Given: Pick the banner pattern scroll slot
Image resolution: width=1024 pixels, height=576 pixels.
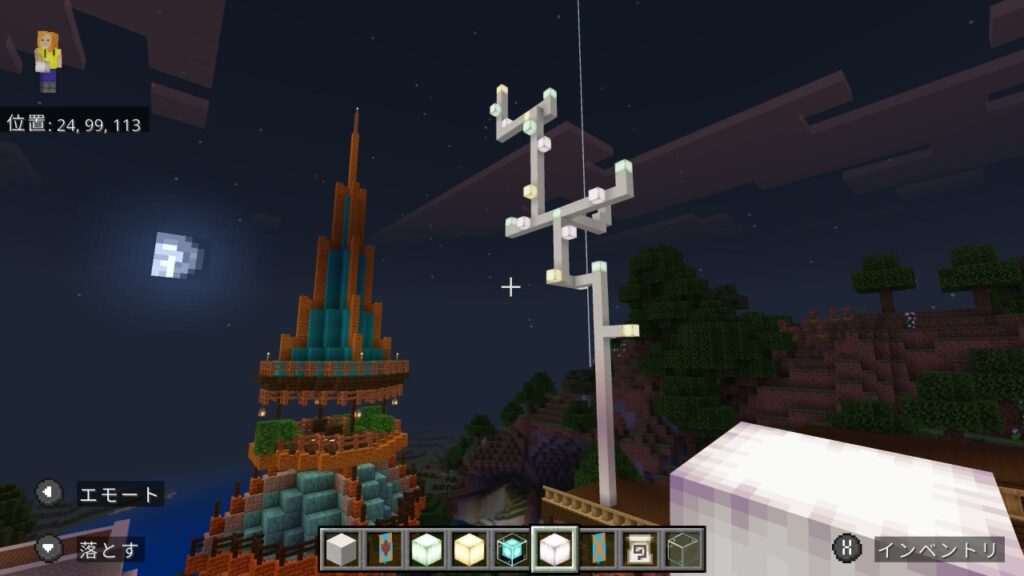Looking at the screenshot, I should 639,548.
